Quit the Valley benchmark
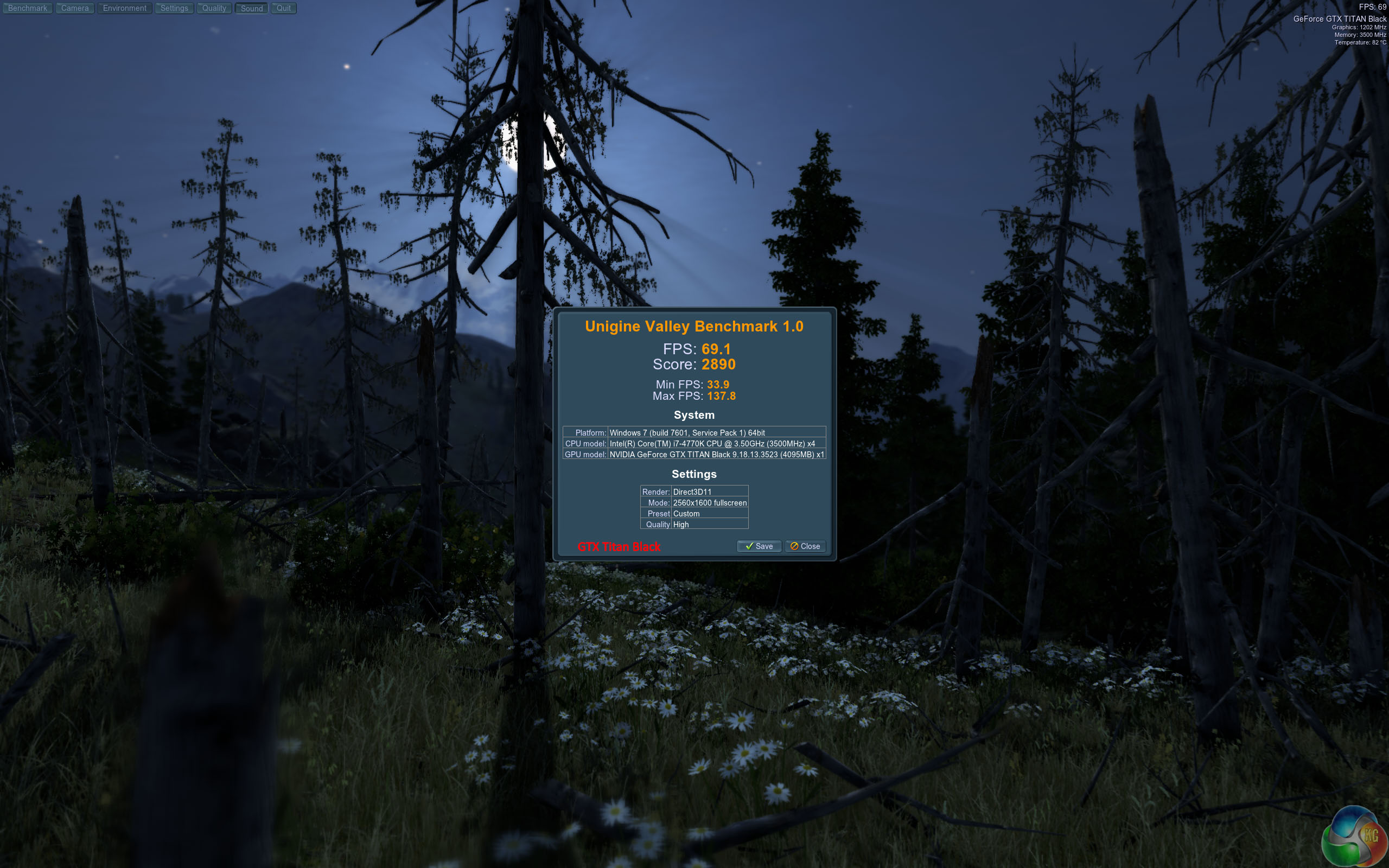 (284, 8)
